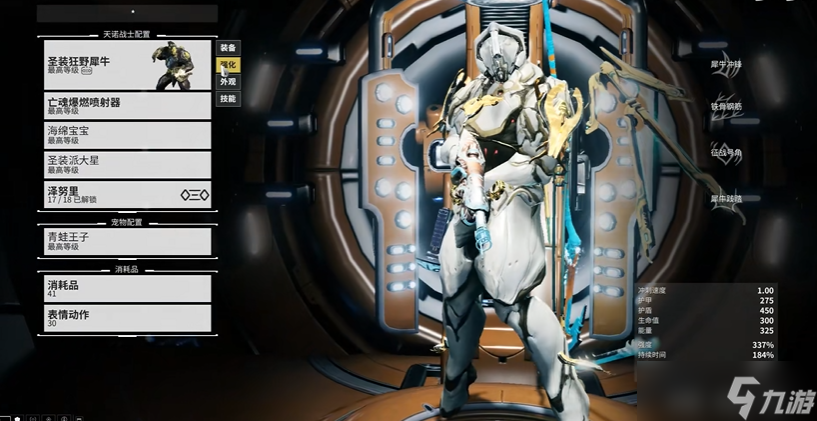Open the 泽努里 focus school row
The width and height of the screenshot is (817, 421).
(127, 194)
